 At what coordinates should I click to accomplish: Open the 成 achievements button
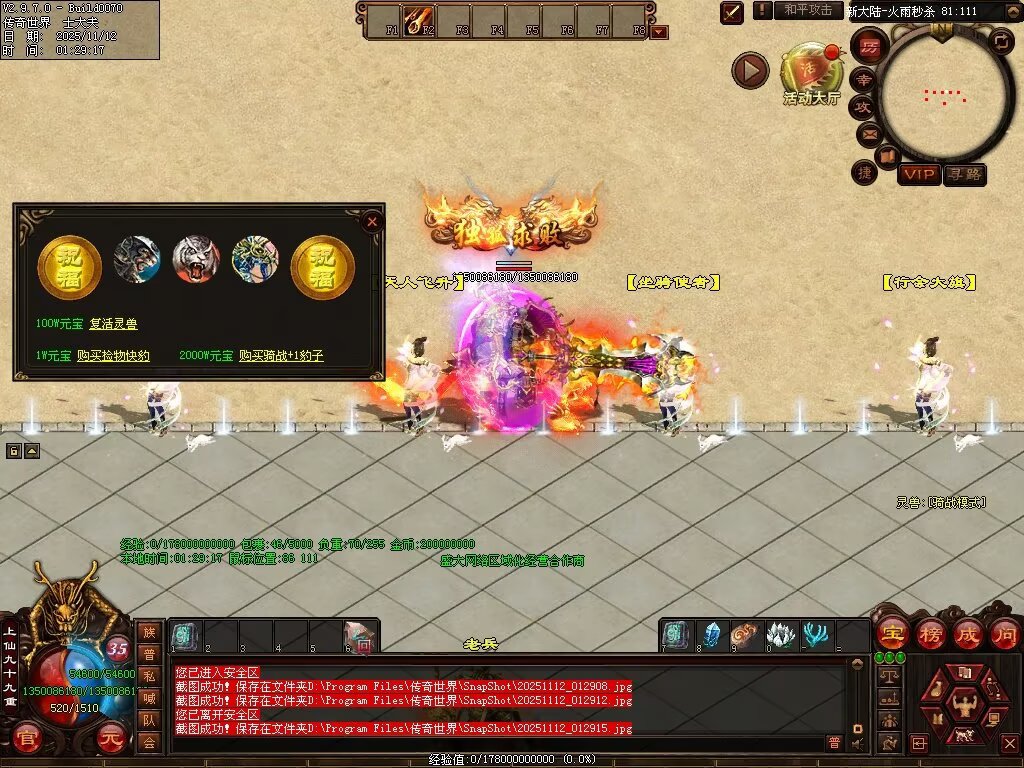coord(967,633)
